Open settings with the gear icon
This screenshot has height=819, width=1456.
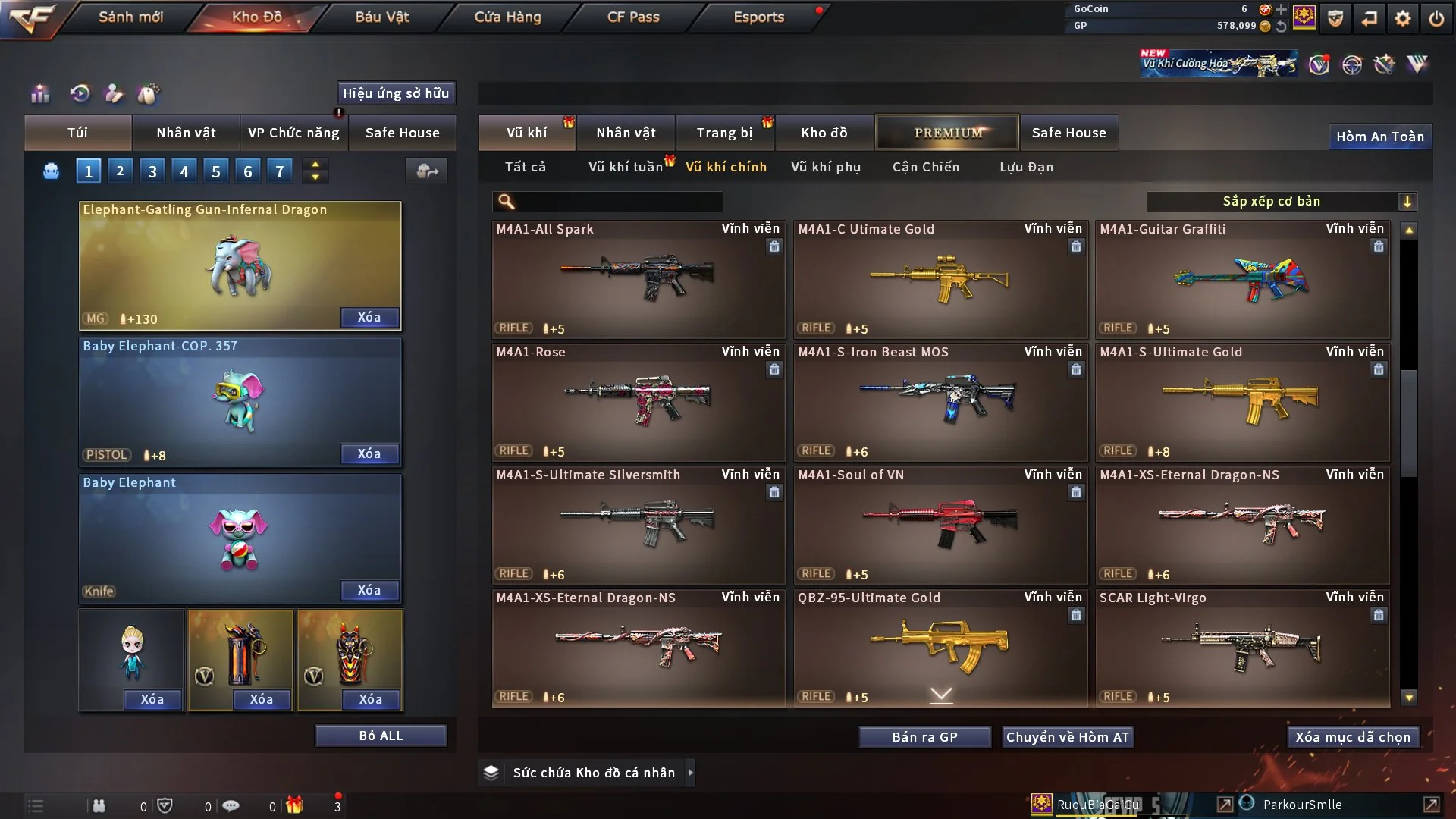click(x=1403, y=18)
